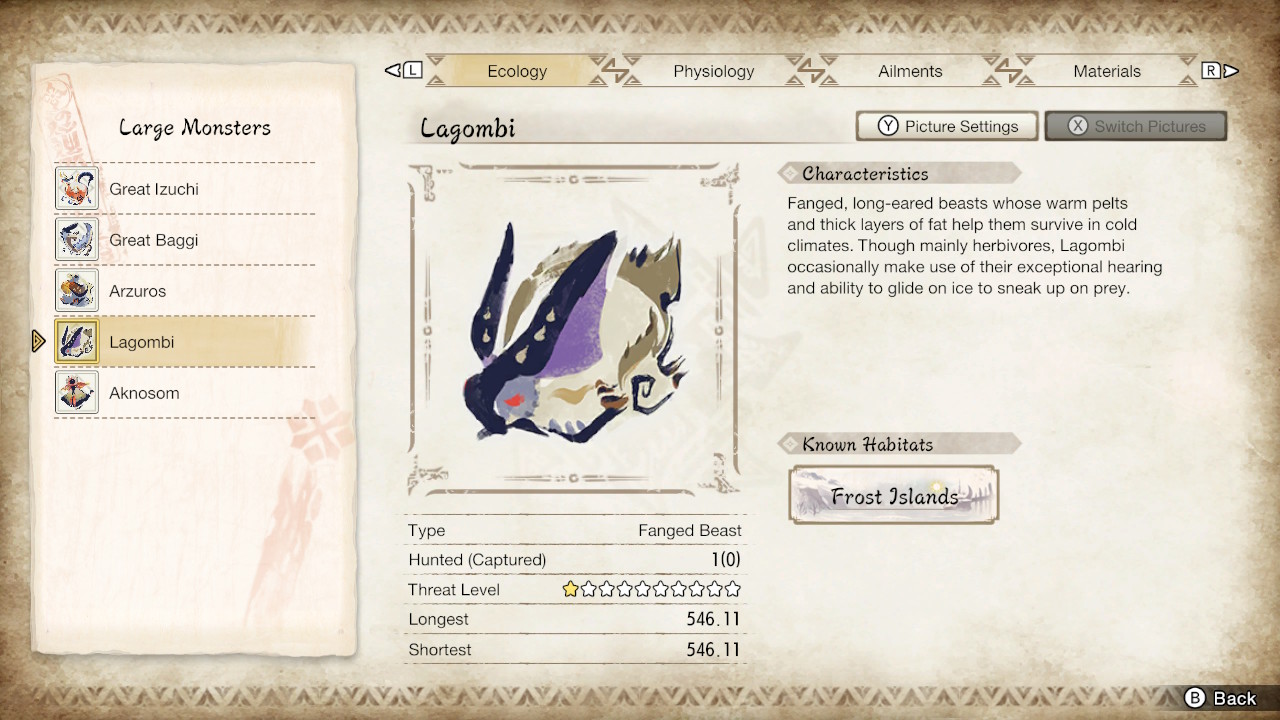1280x720 pixels.
Task: Switch to the Physiology tab
Action: [713, 71]
